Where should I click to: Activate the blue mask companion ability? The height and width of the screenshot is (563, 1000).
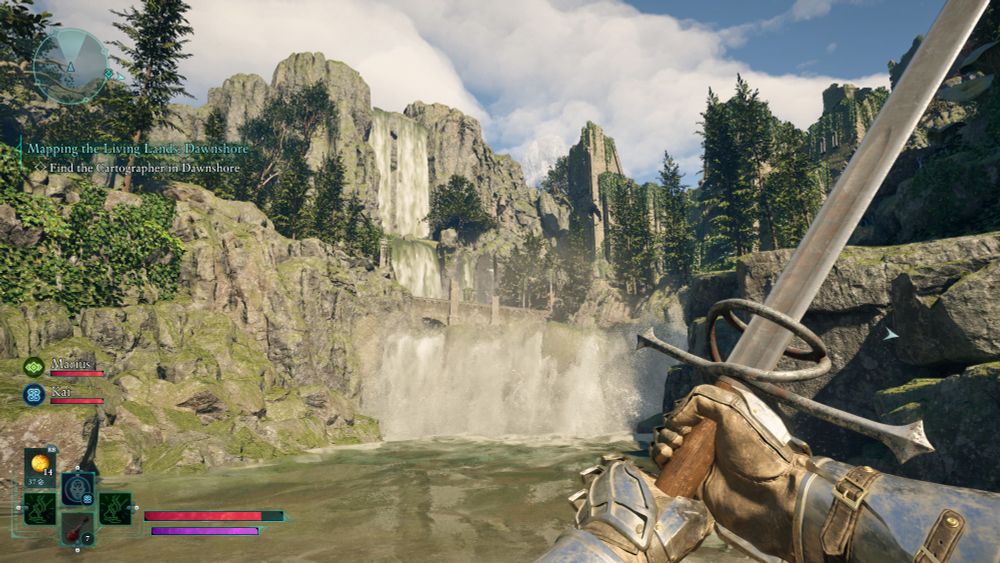tap(78, 489)
